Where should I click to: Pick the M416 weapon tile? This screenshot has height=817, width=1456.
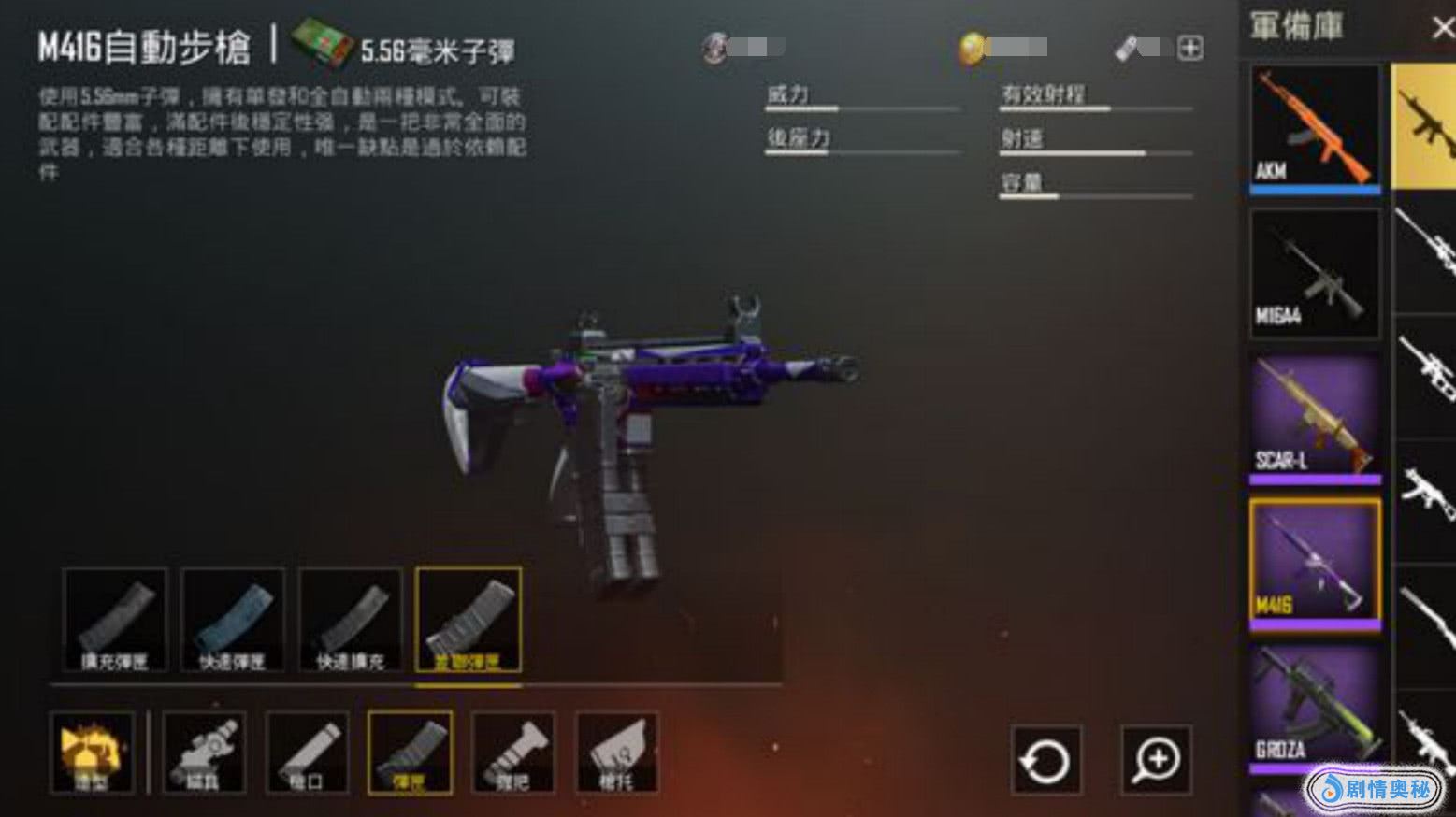1314,562
